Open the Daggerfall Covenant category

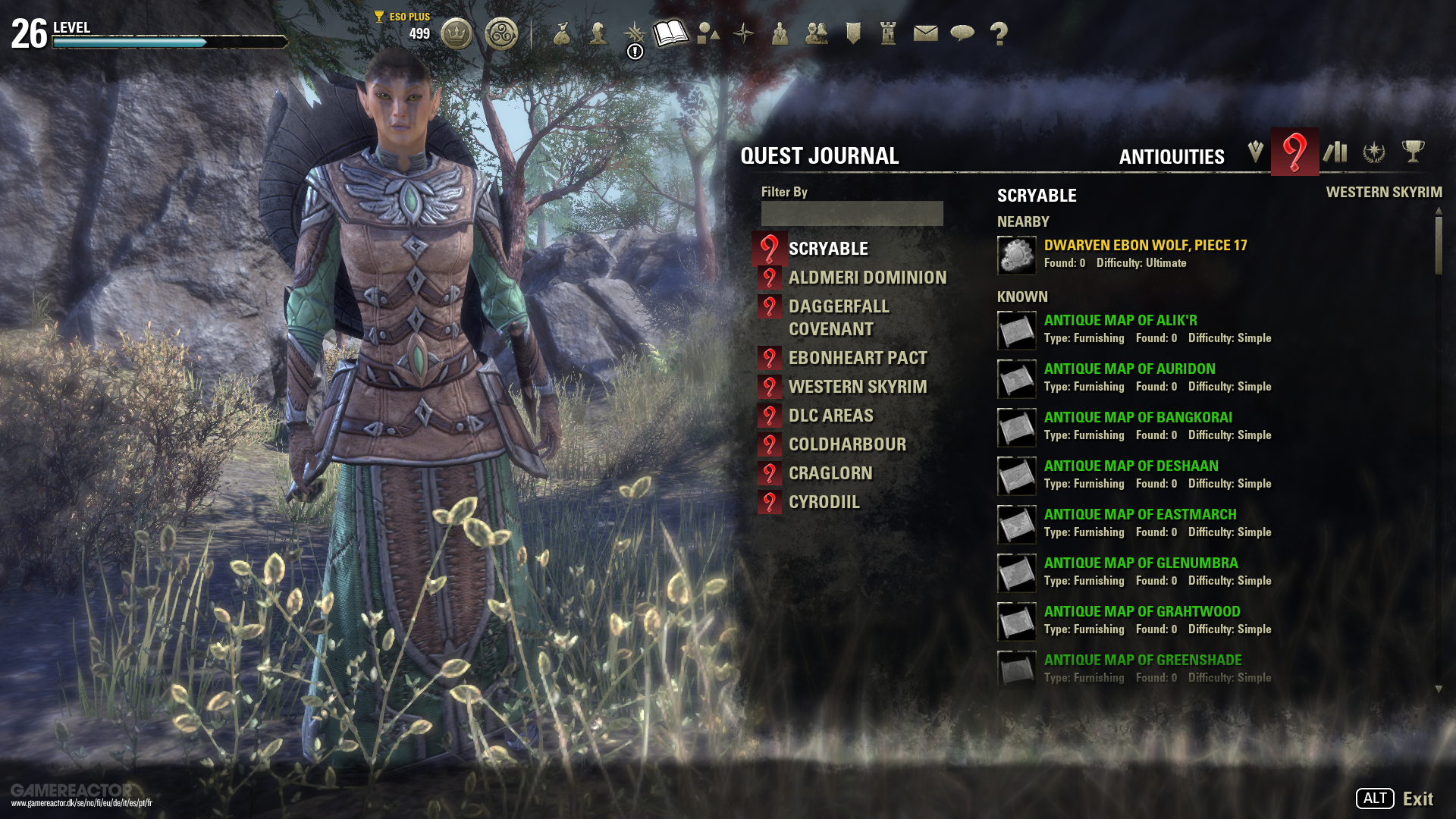(838, 318)
